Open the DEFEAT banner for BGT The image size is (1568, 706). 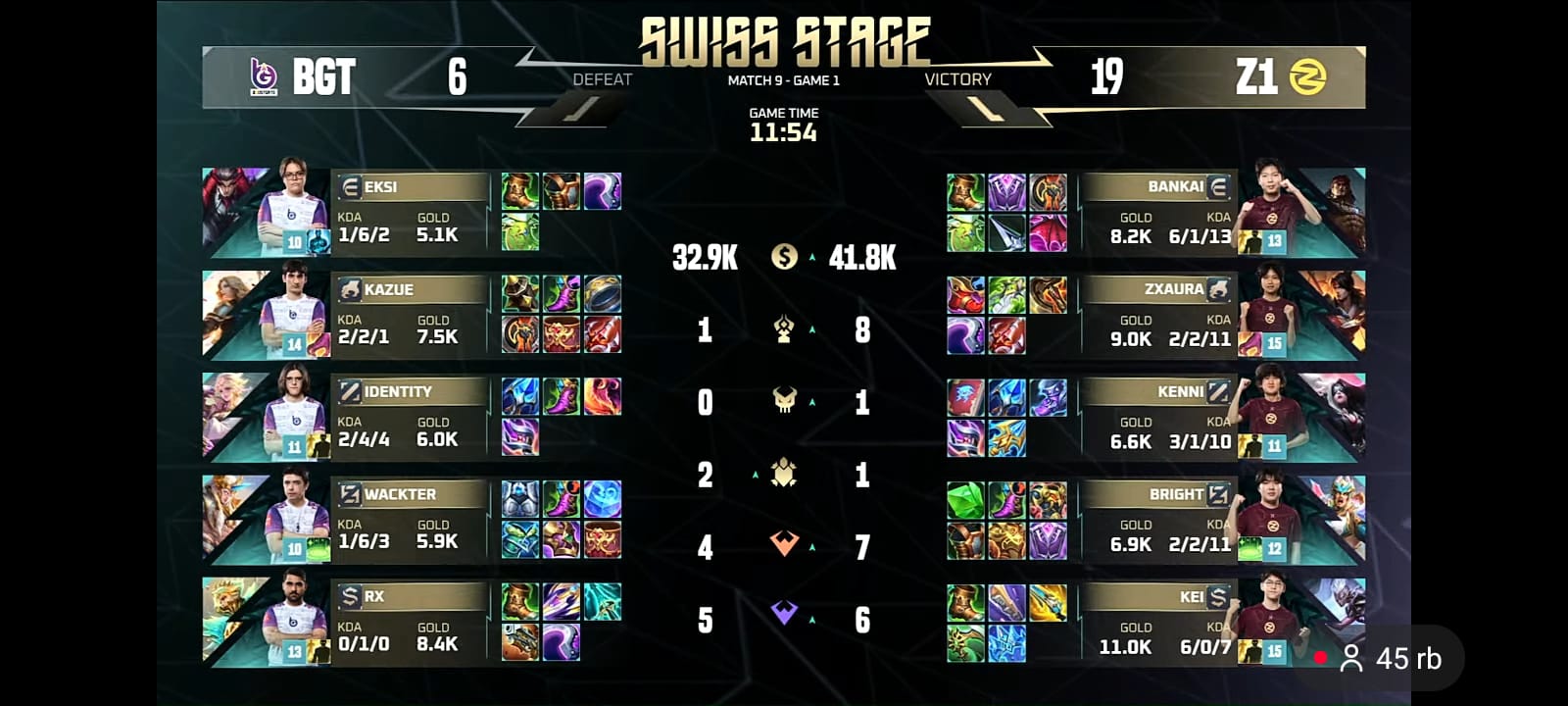click(x=603, y=79)
